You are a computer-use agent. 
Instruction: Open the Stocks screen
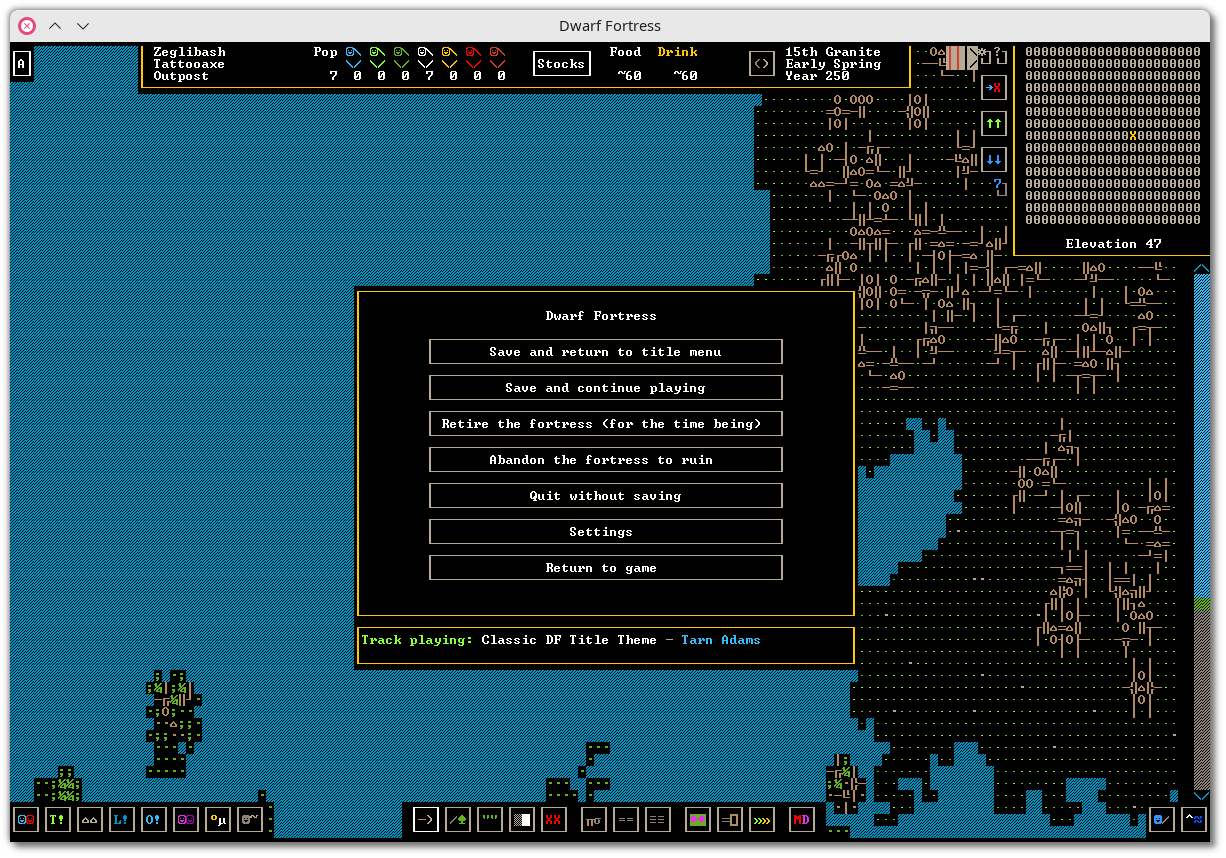[561, 64]
